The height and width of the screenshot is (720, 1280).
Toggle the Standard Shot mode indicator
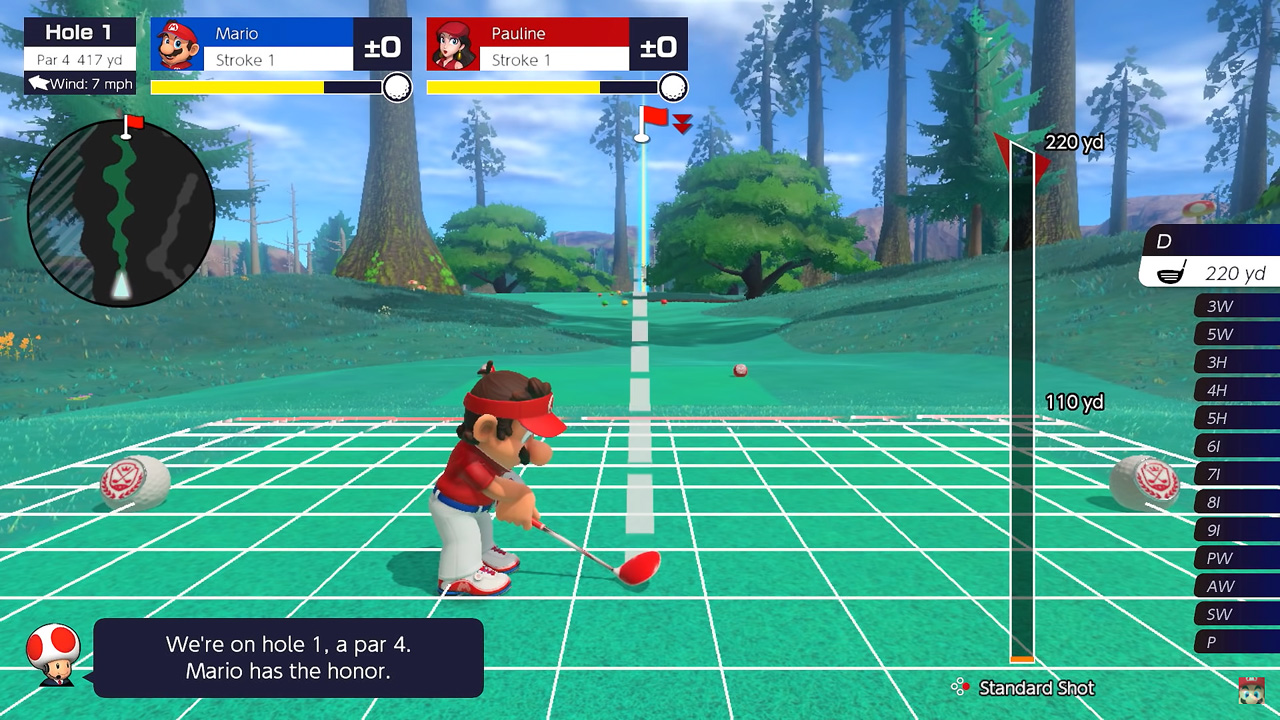point(1035,688)
